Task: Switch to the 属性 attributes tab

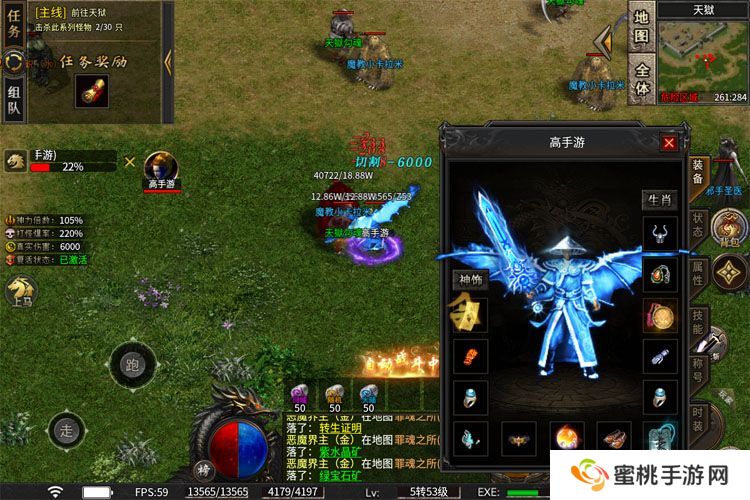Action: (x=699, y=274)
